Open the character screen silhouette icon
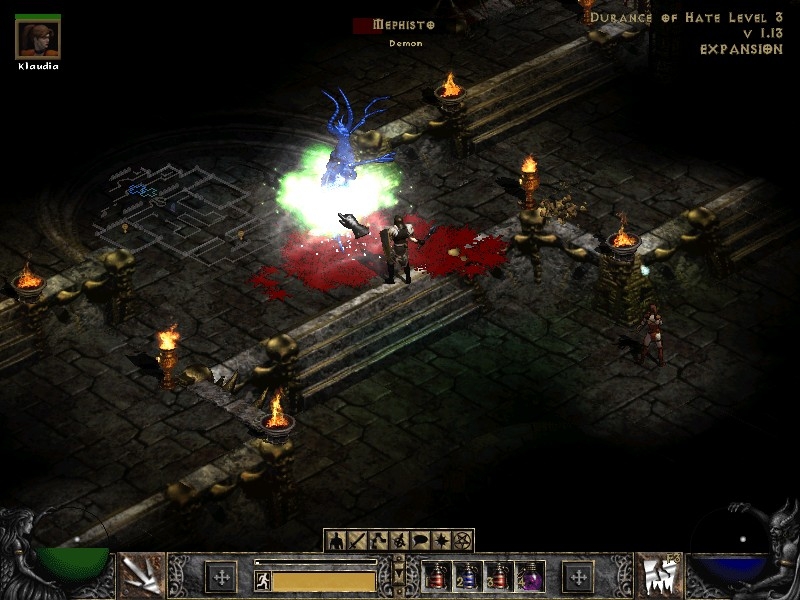Viewport: 800px width, 600px height. tap(335, 541)
